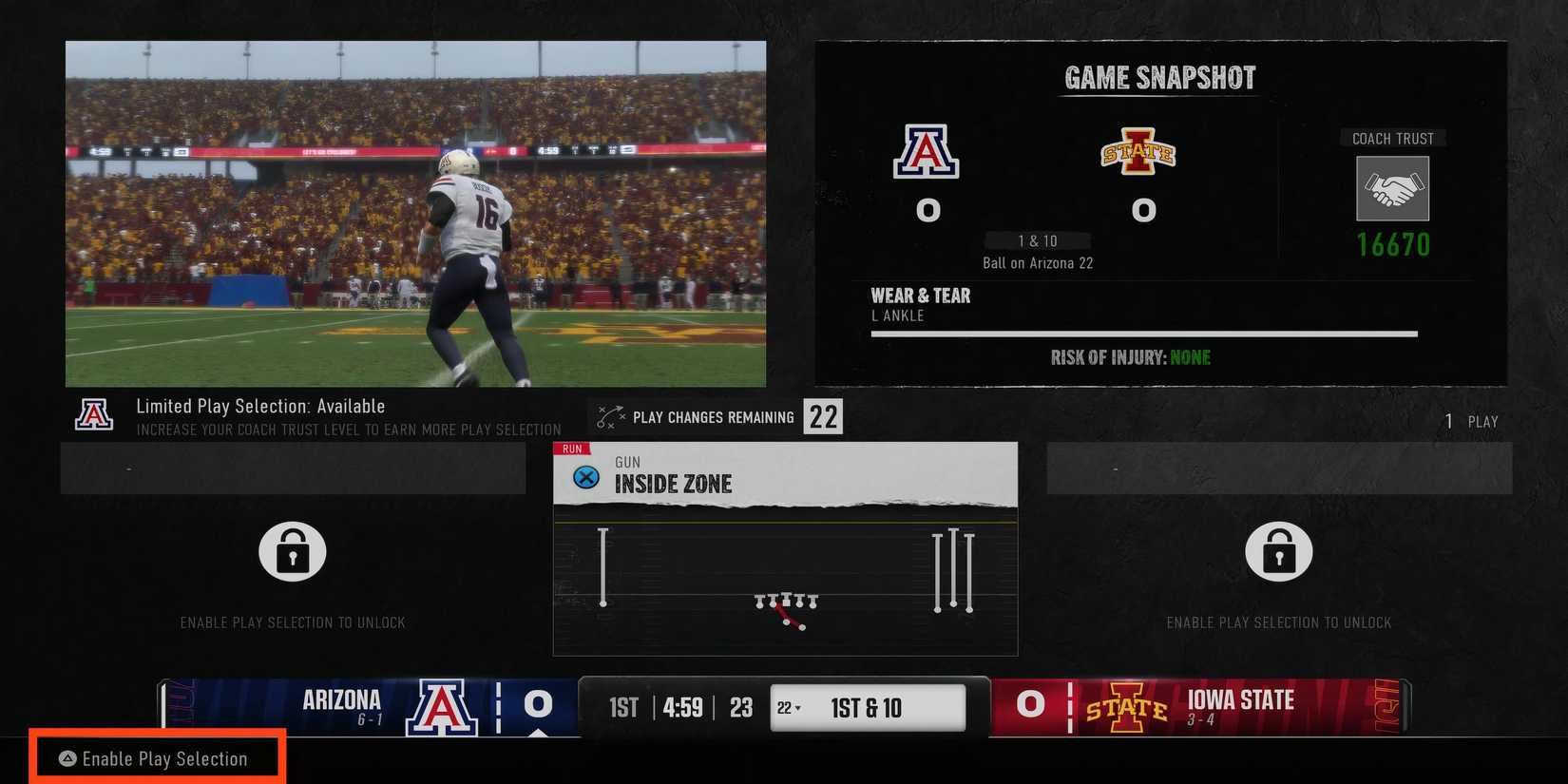Click the left locked padlock icon
The width and height of the screenshot is (1568, 784).
tap(292, 551)
